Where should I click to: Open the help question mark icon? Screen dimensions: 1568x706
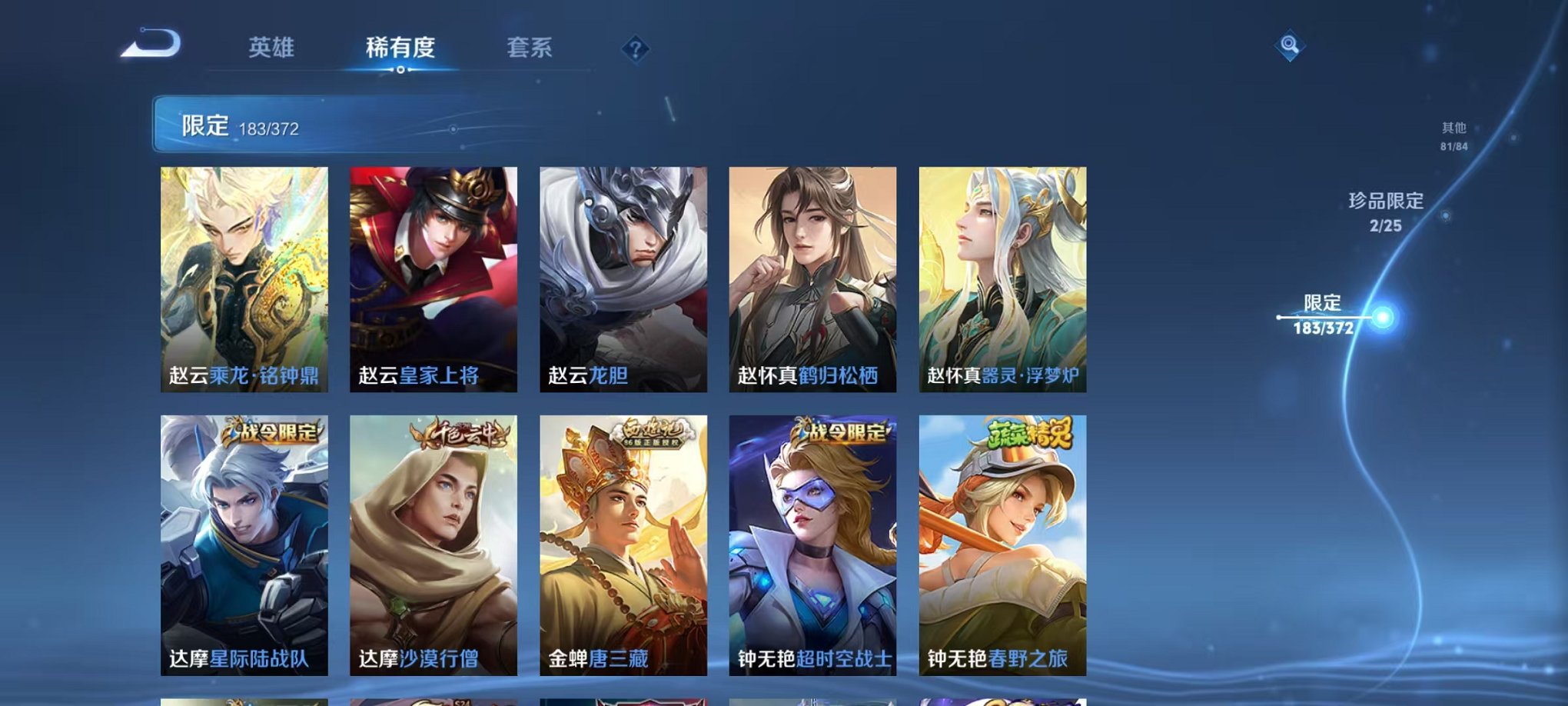(x=633, y=49)
